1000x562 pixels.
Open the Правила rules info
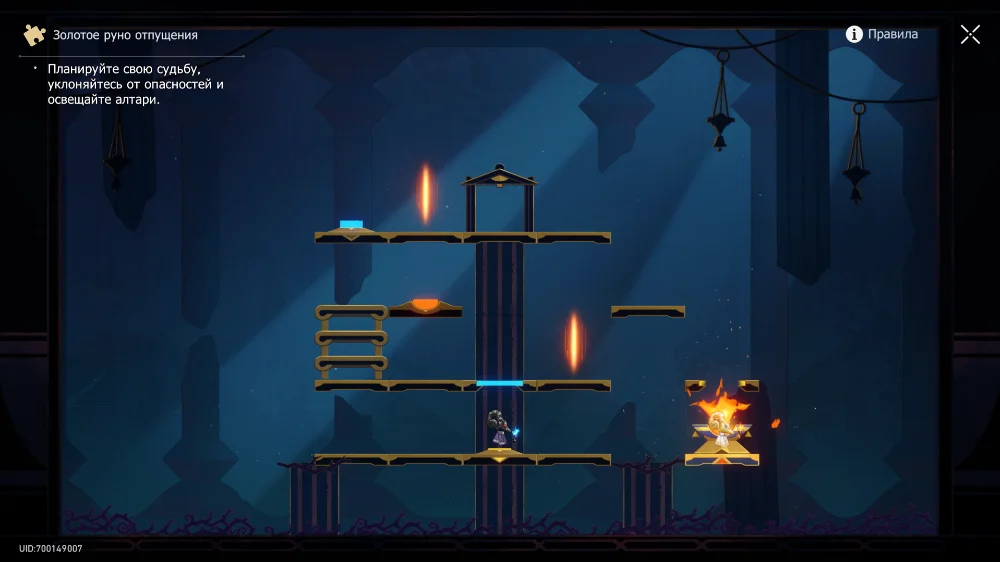coord(881,34)
